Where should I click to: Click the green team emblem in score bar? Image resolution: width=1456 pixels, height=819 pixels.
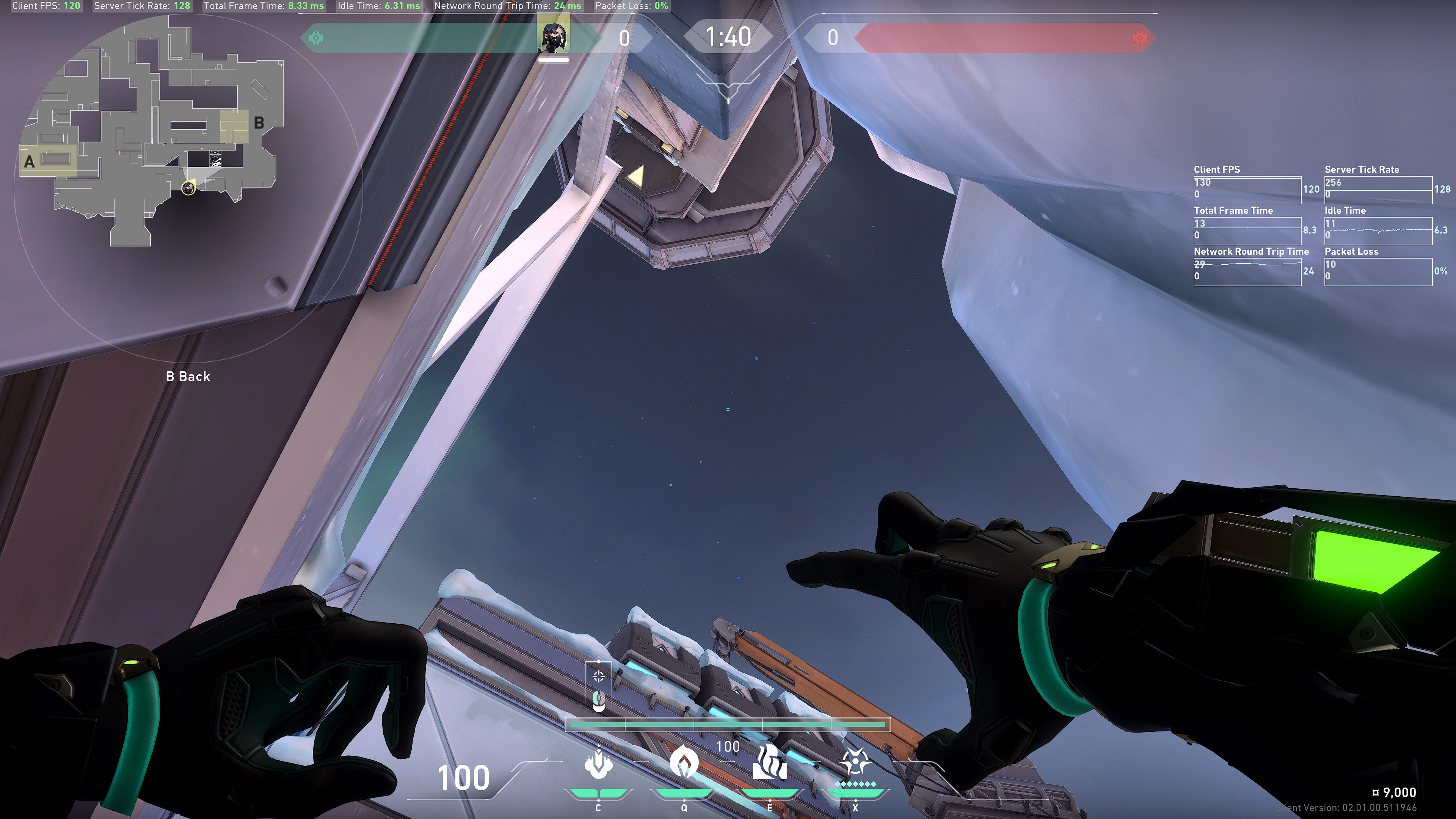[316, 38]
